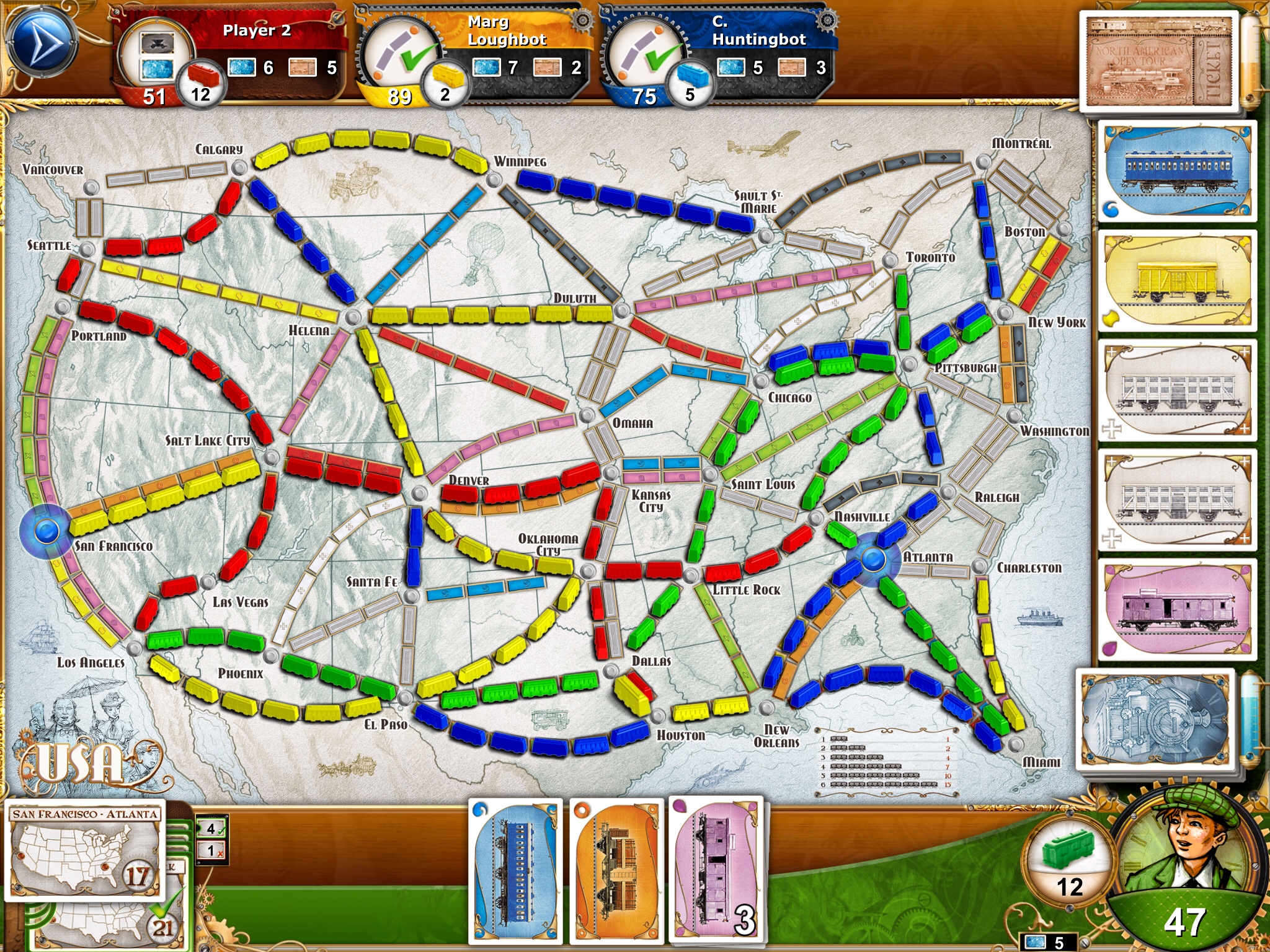Screen dimensions: 1270x952
Task: Click the highlighted San Francisco city marker
Action: [47, 531]
